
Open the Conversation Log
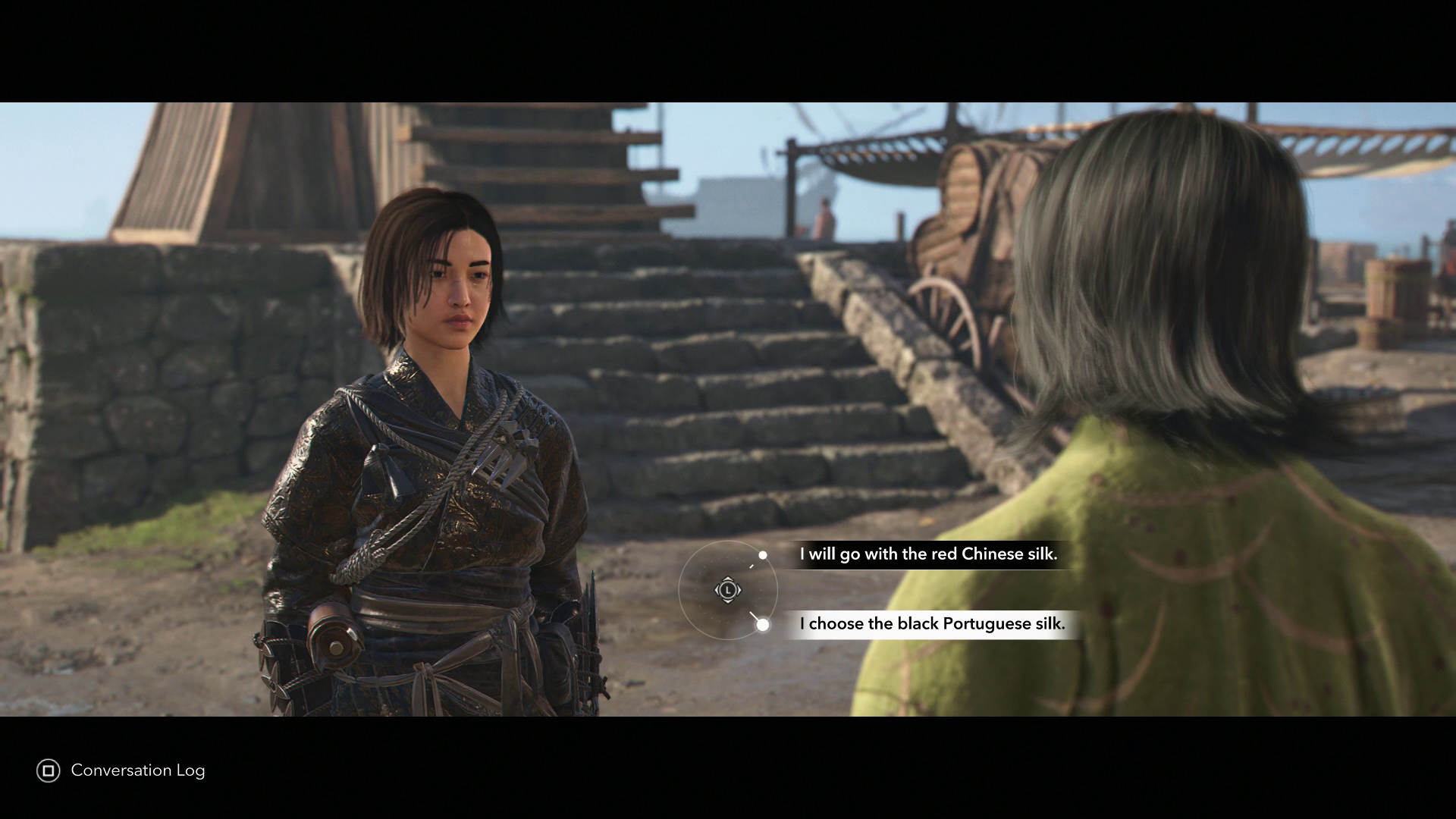(x=121, y=770)
